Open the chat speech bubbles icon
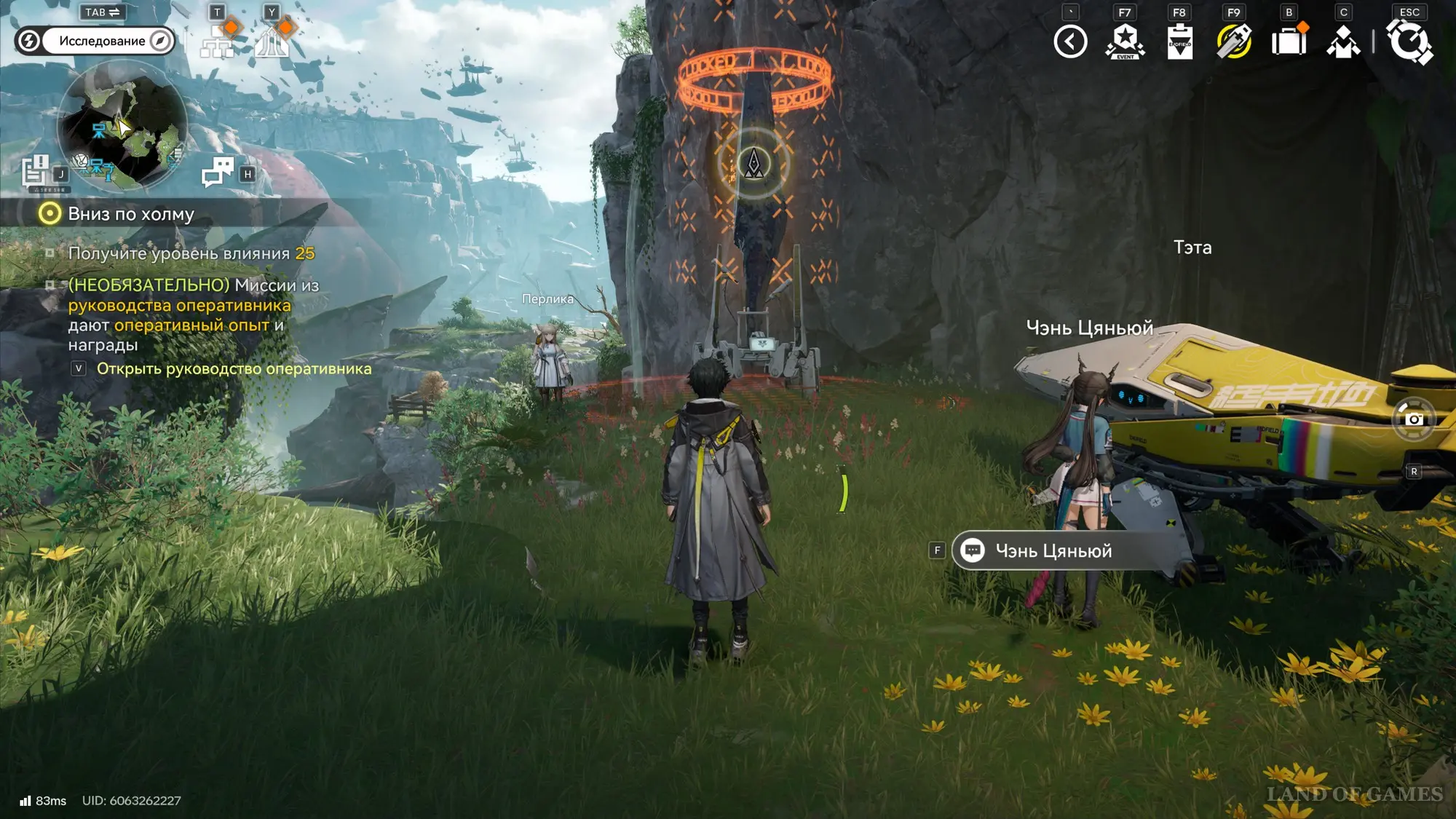The width and height of the screenshot is (1456, 819). coord(218,173)
